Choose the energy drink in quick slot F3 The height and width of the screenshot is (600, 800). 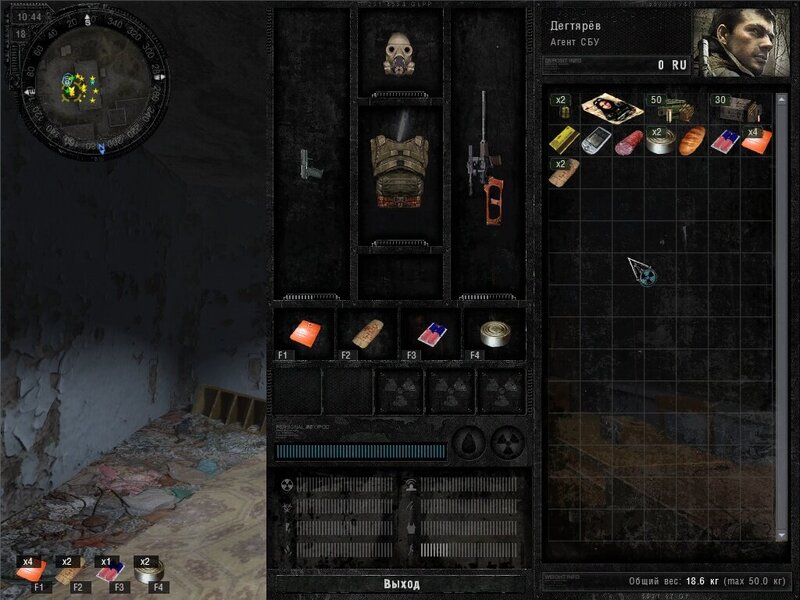431,334
